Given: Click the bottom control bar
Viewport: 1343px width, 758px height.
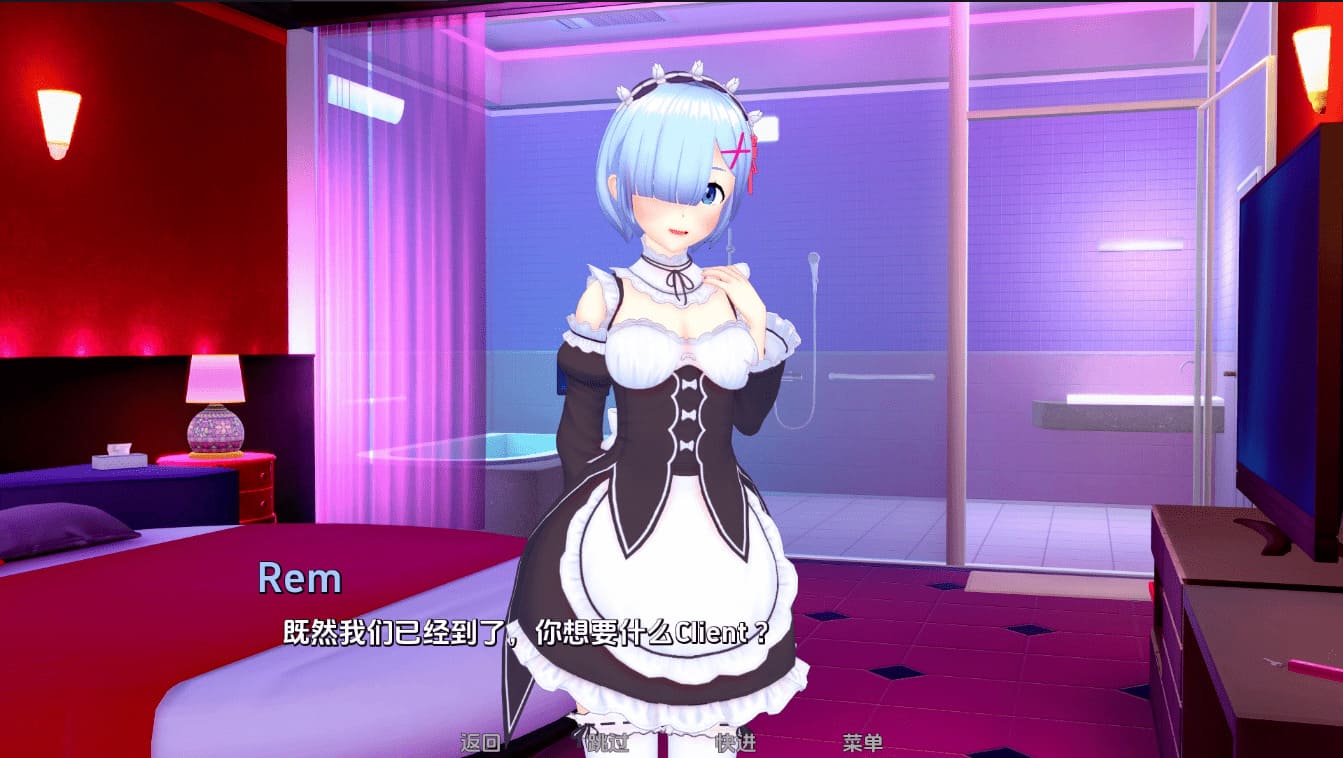Looking at the screenshot, I should coord(671,746).
